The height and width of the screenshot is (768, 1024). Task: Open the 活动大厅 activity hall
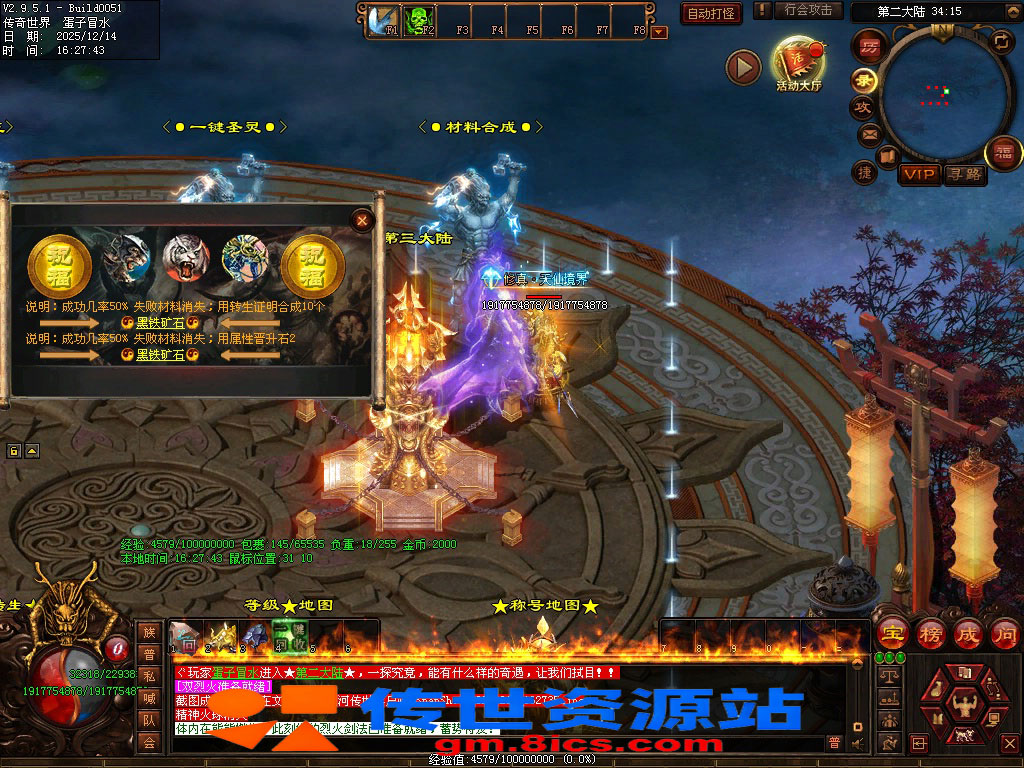coord(798,61)
